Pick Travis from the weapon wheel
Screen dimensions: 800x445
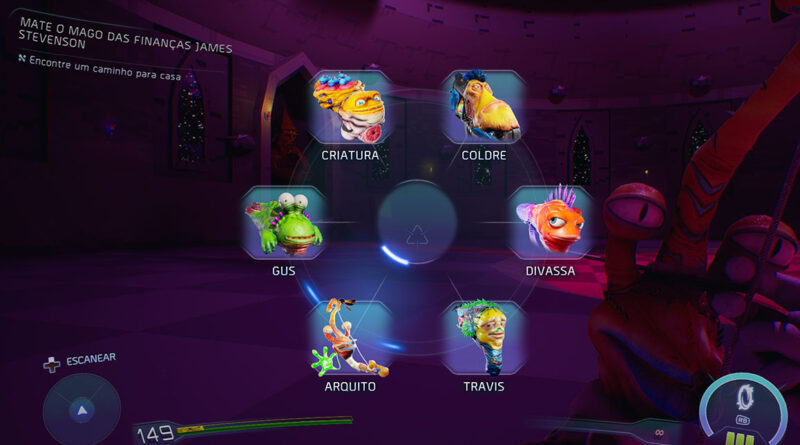point(484,337)
